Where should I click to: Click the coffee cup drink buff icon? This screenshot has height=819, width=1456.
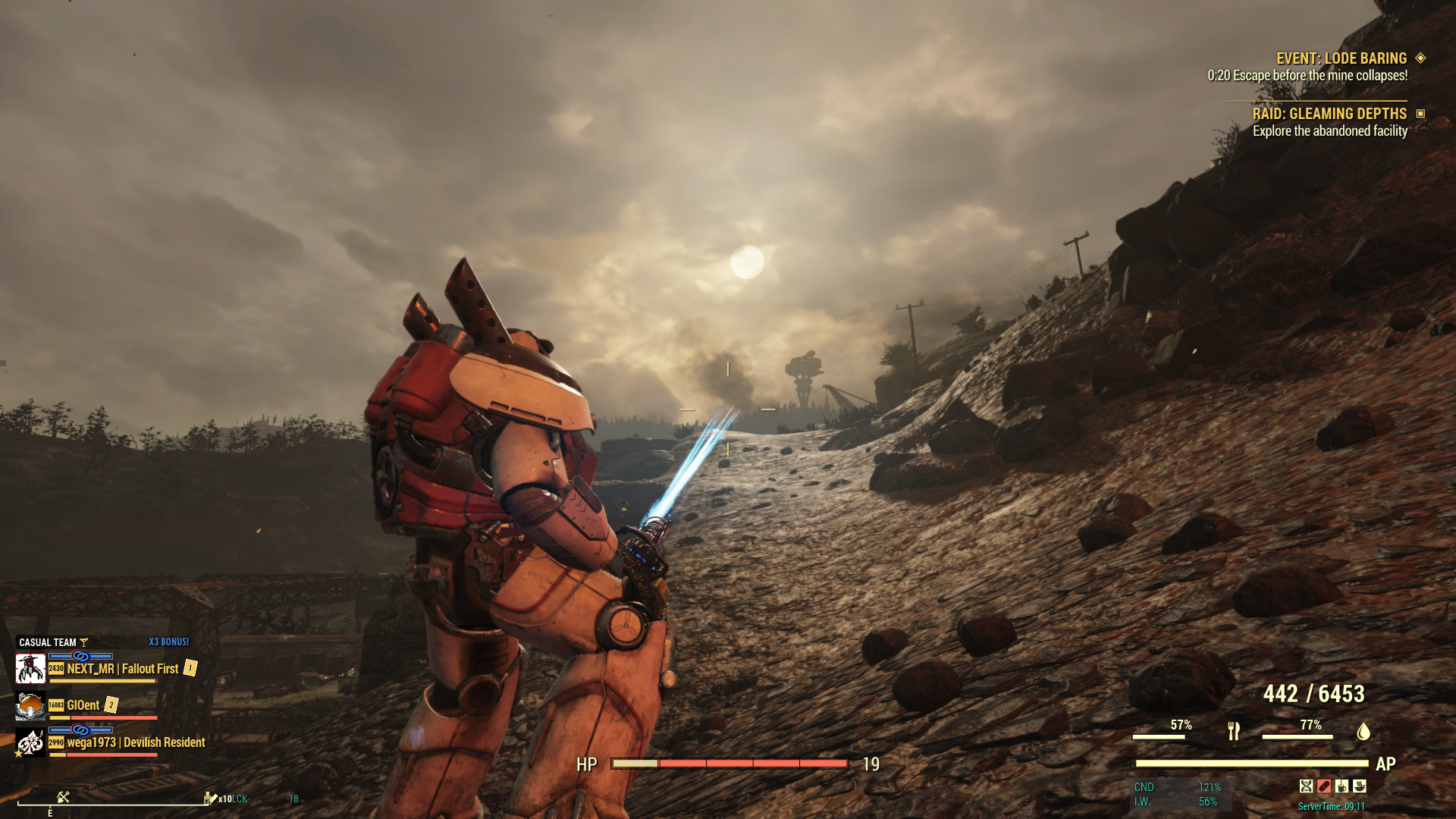1342,786
